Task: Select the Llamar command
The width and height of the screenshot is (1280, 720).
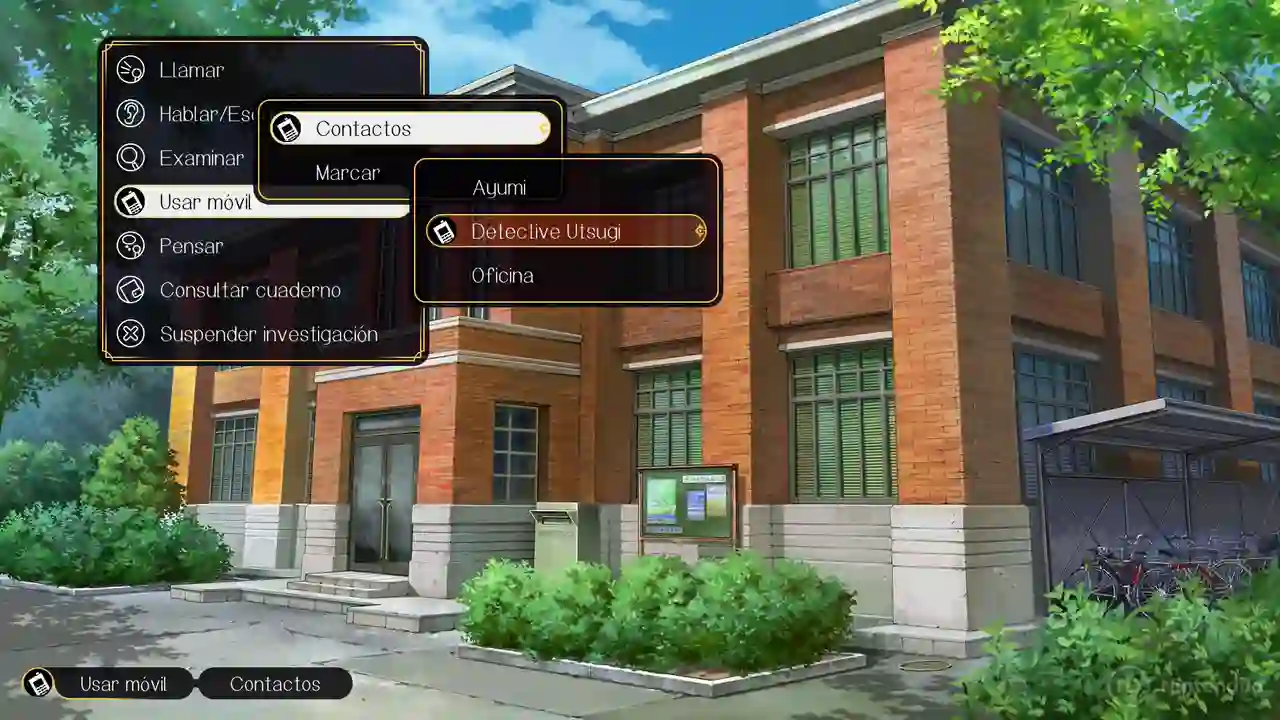Action: click(x=191, y=70)
